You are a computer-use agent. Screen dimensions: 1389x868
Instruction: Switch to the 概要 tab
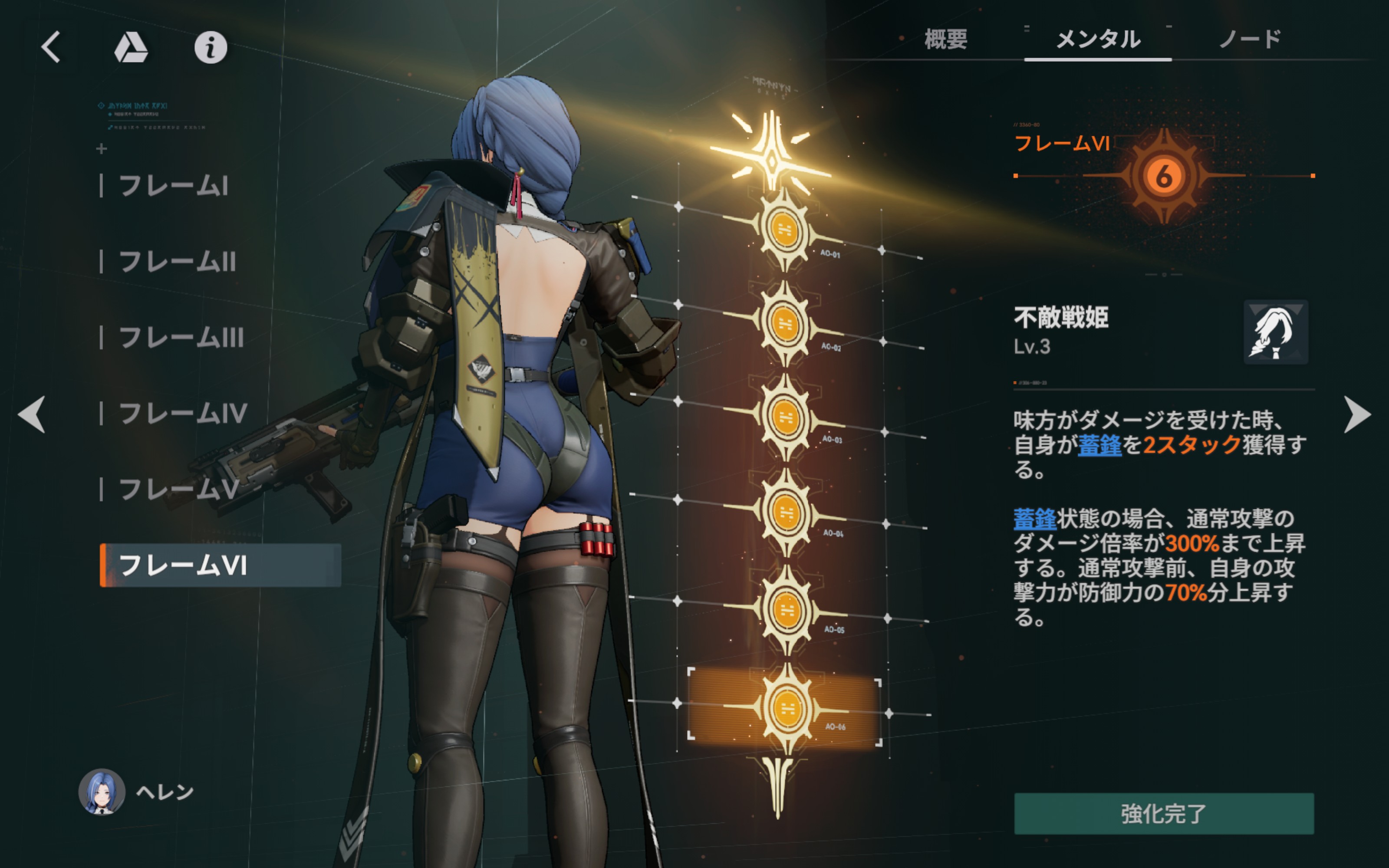tap(946, 39)
